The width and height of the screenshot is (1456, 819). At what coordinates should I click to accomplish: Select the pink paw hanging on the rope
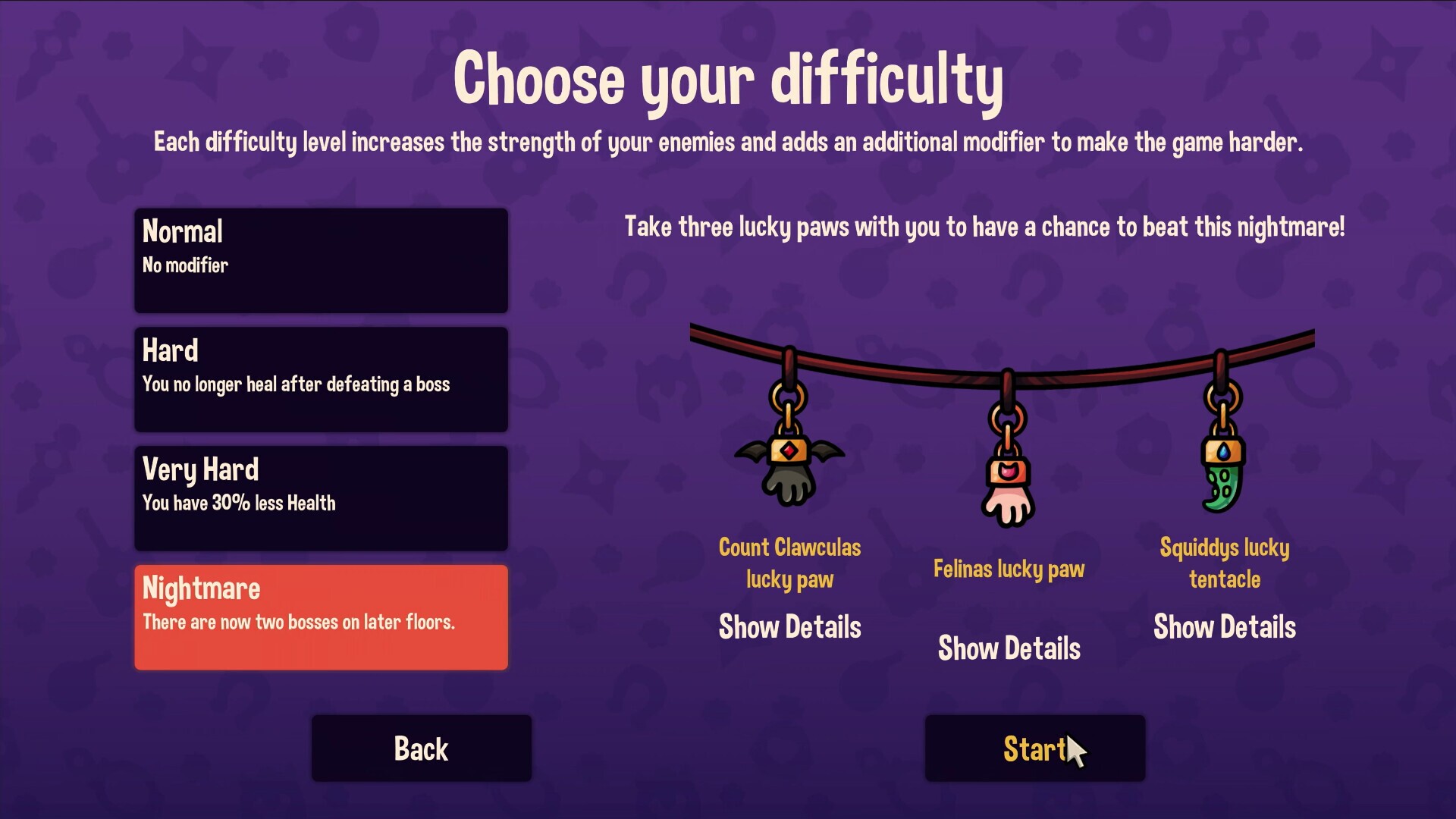1009,504
